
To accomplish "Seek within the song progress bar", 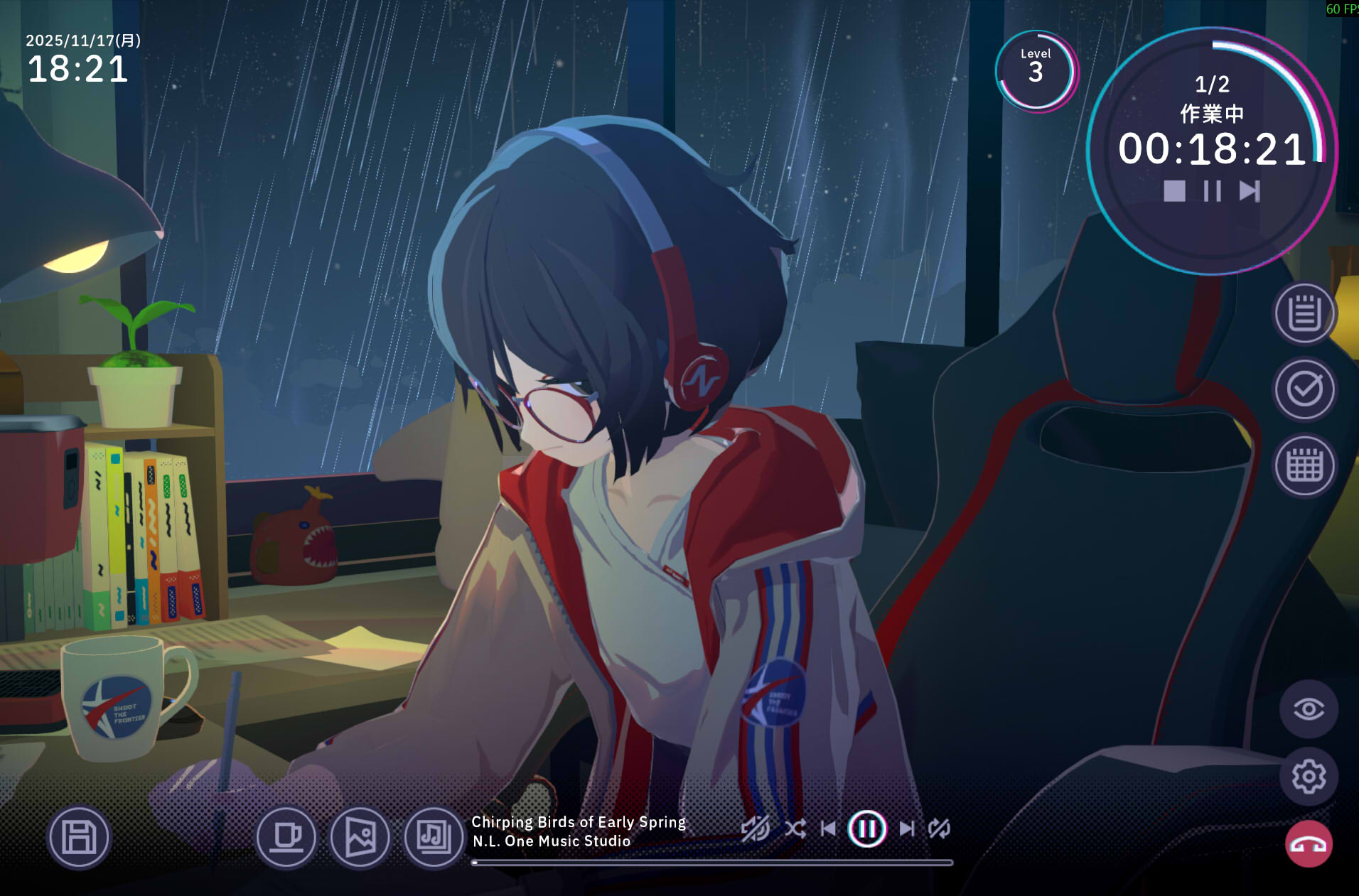I will pos(712,863).
